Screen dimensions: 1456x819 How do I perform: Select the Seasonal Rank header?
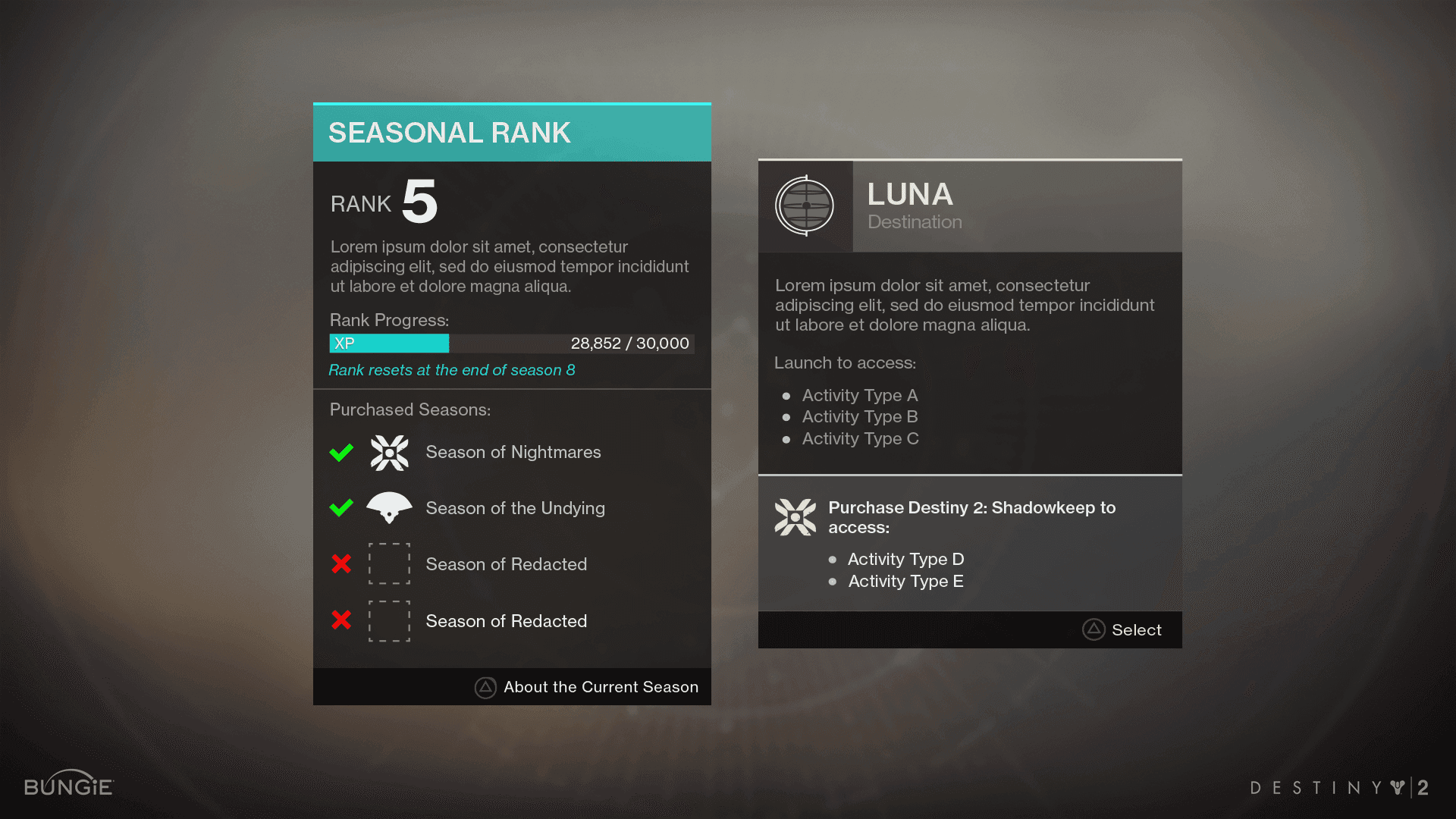512,133
